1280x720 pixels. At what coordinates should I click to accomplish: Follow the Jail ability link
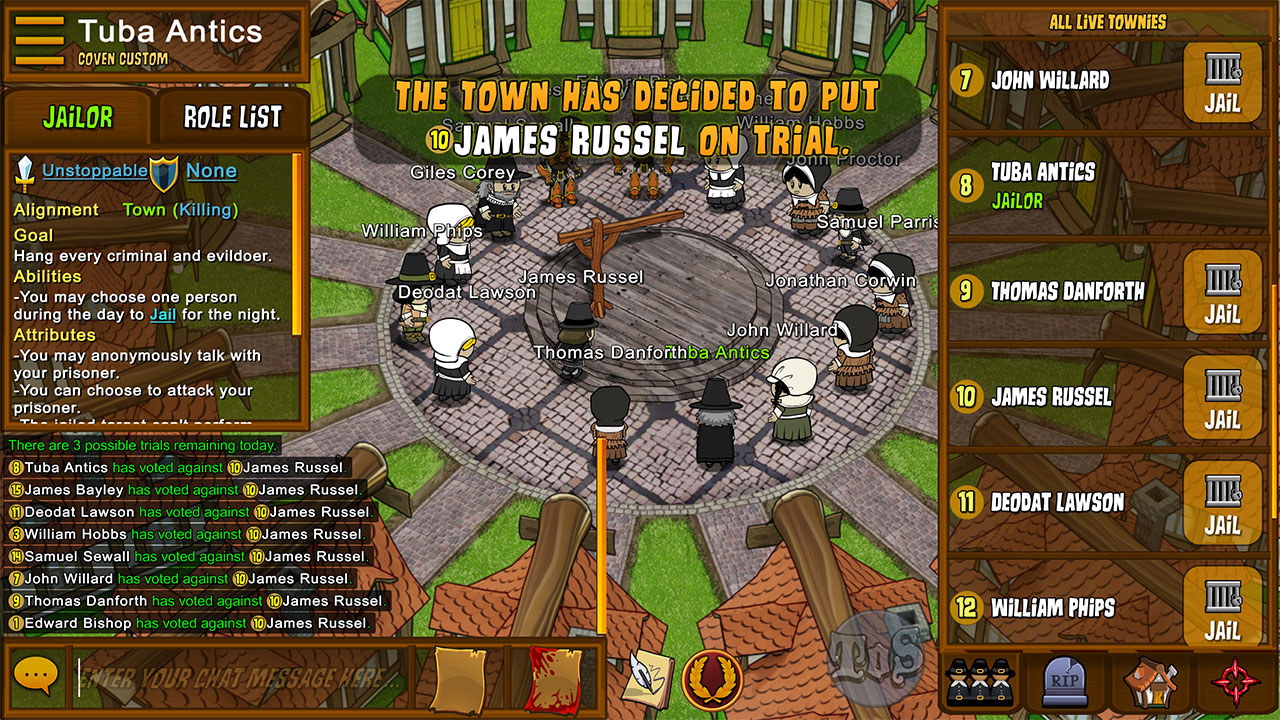[x=162, y=315]
